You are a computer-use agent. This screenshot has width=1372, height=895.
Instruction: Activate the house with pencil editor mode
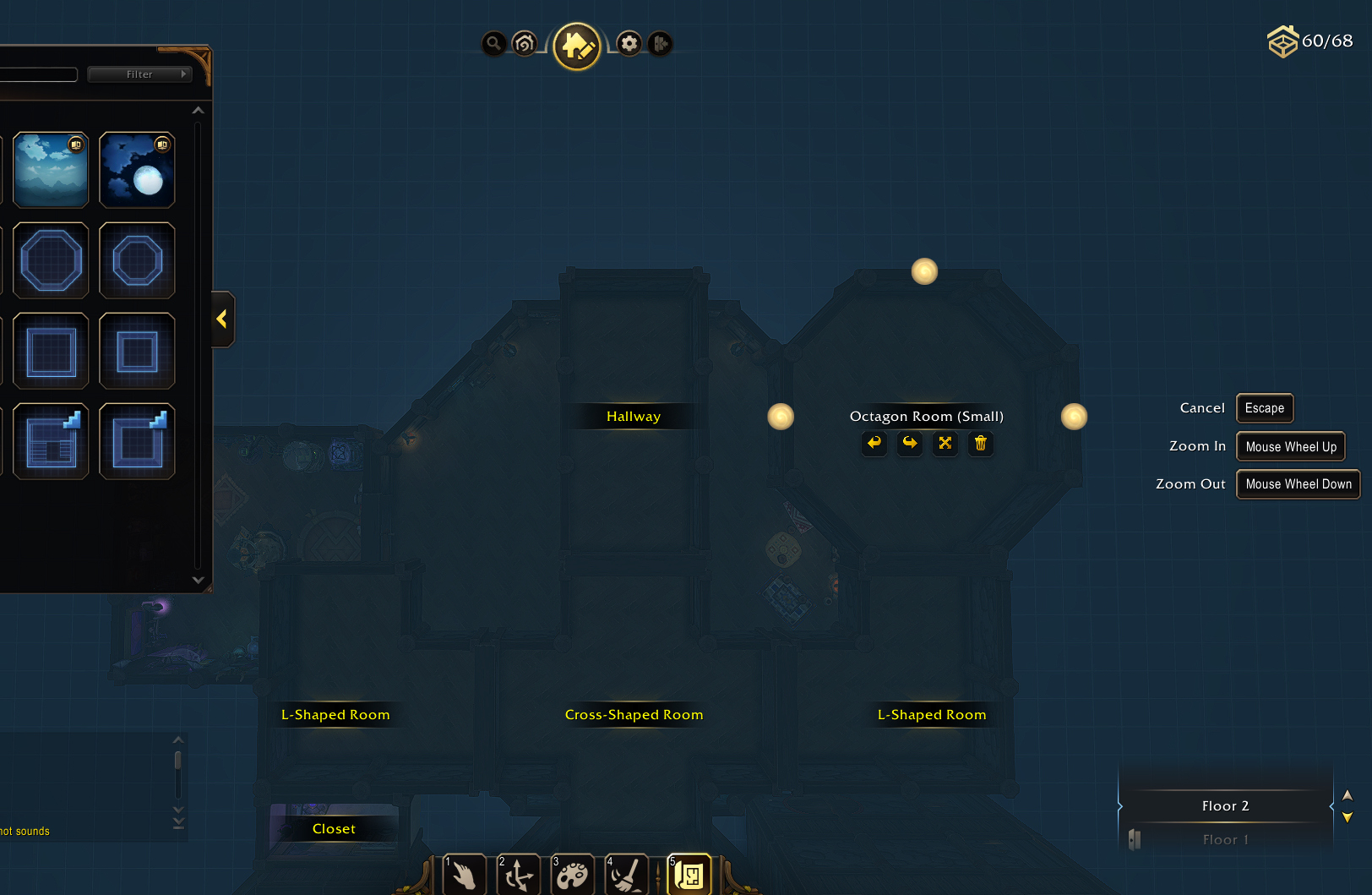[577, 46]
